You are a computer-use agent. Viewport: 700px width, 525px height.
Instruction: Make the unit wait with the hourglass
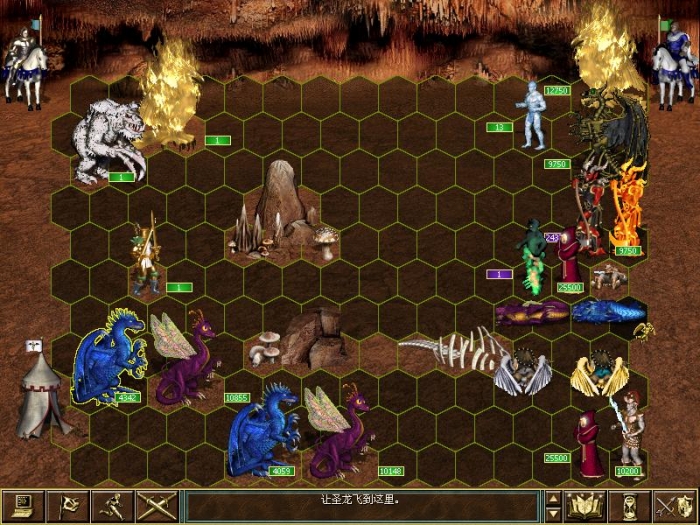[629, 505]
